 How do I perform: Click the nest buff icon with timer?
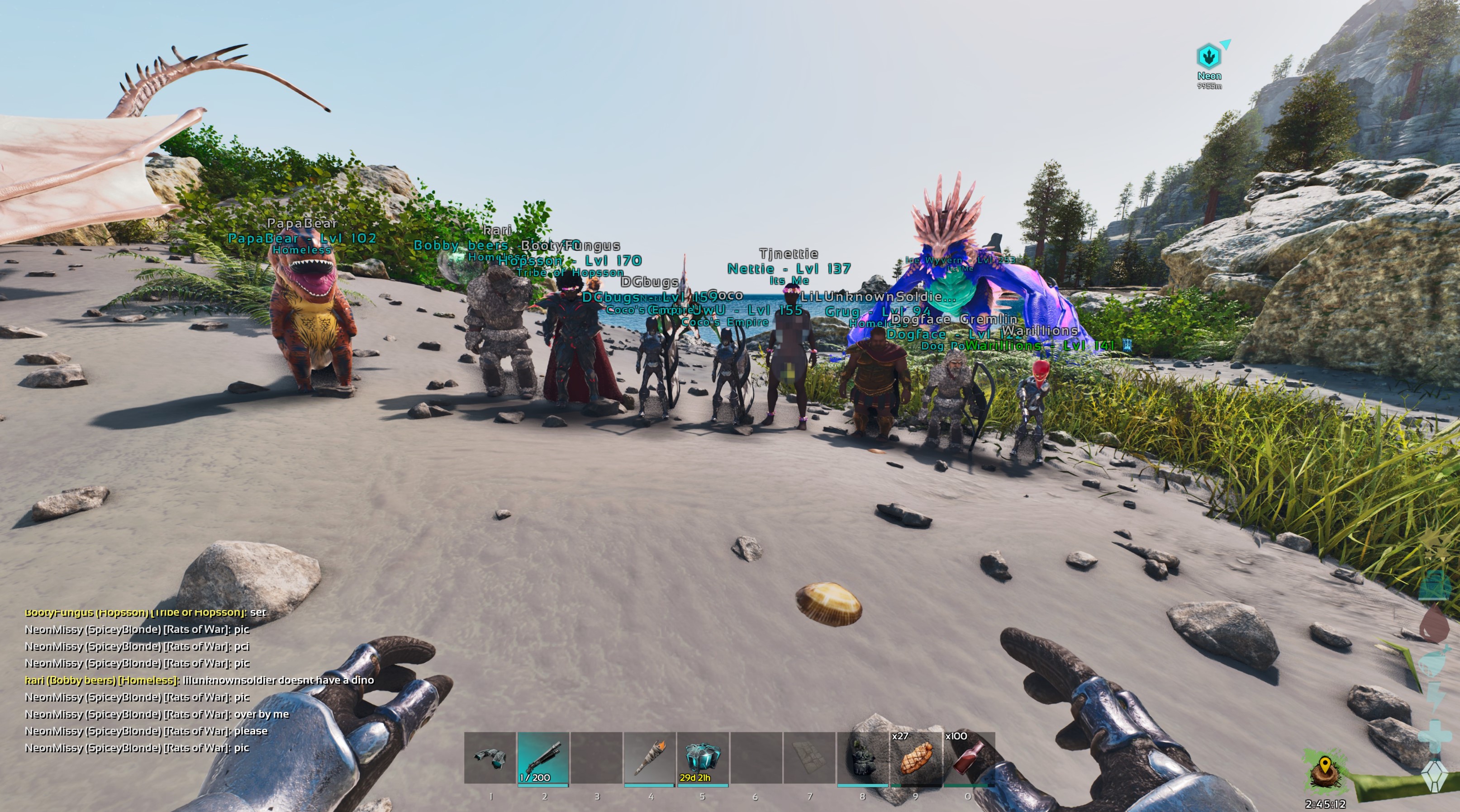1325,772
